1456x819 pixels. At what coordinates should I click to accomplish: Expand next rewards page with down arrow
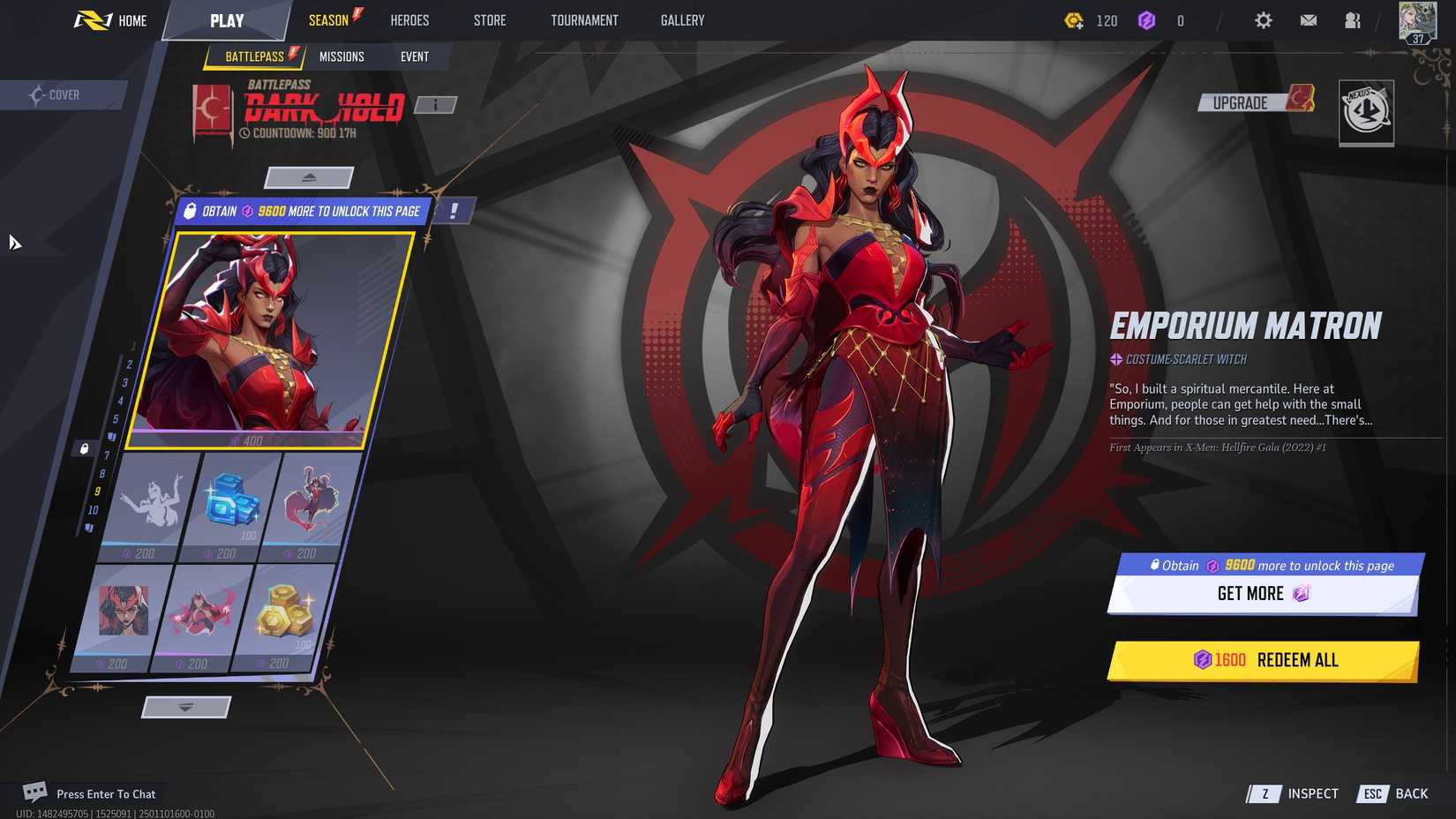[x=185, y=706]
